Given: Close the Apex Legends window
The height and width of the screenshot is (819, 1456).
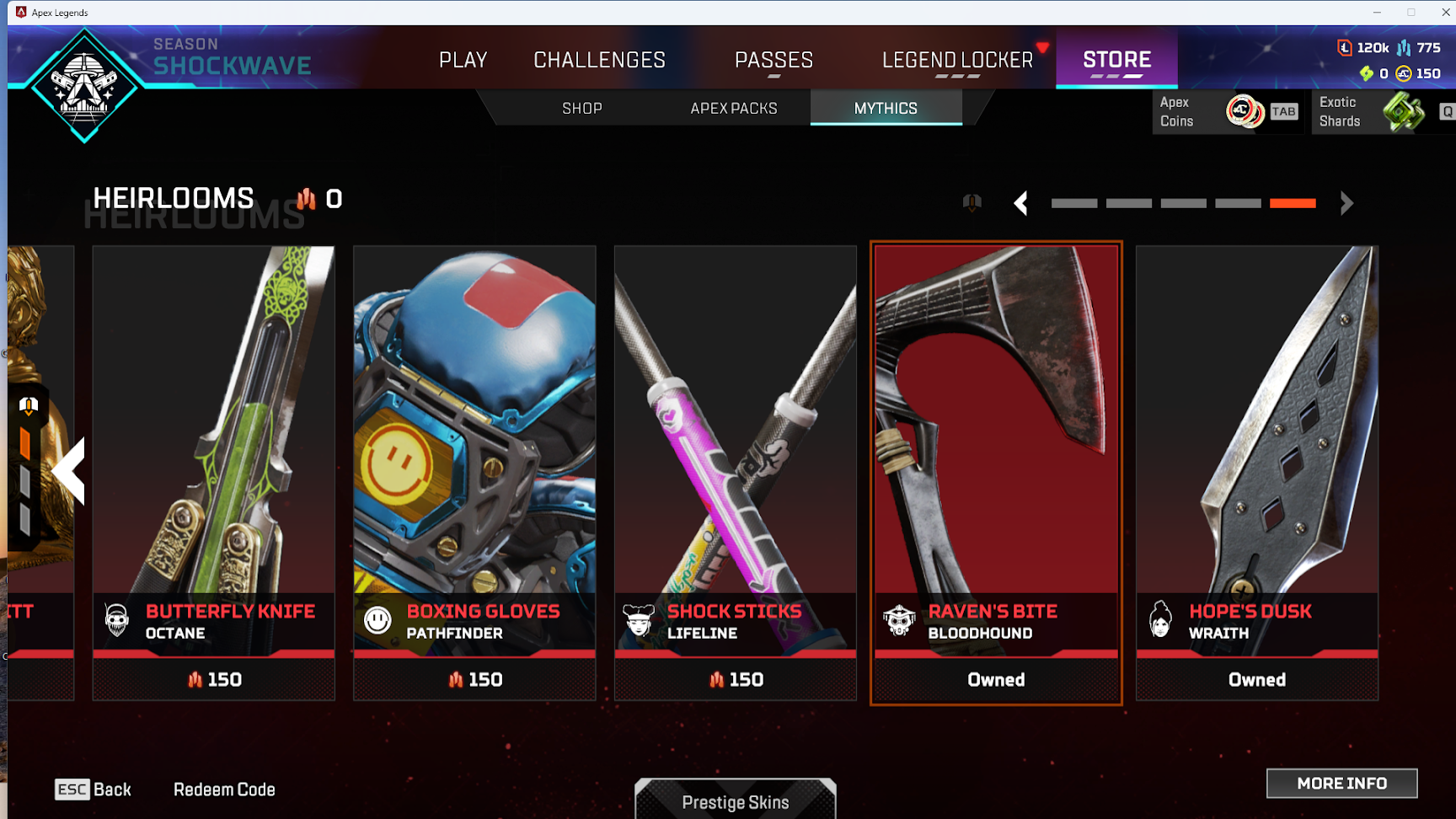Looking at the screenshot, I should pos(1446,12).
